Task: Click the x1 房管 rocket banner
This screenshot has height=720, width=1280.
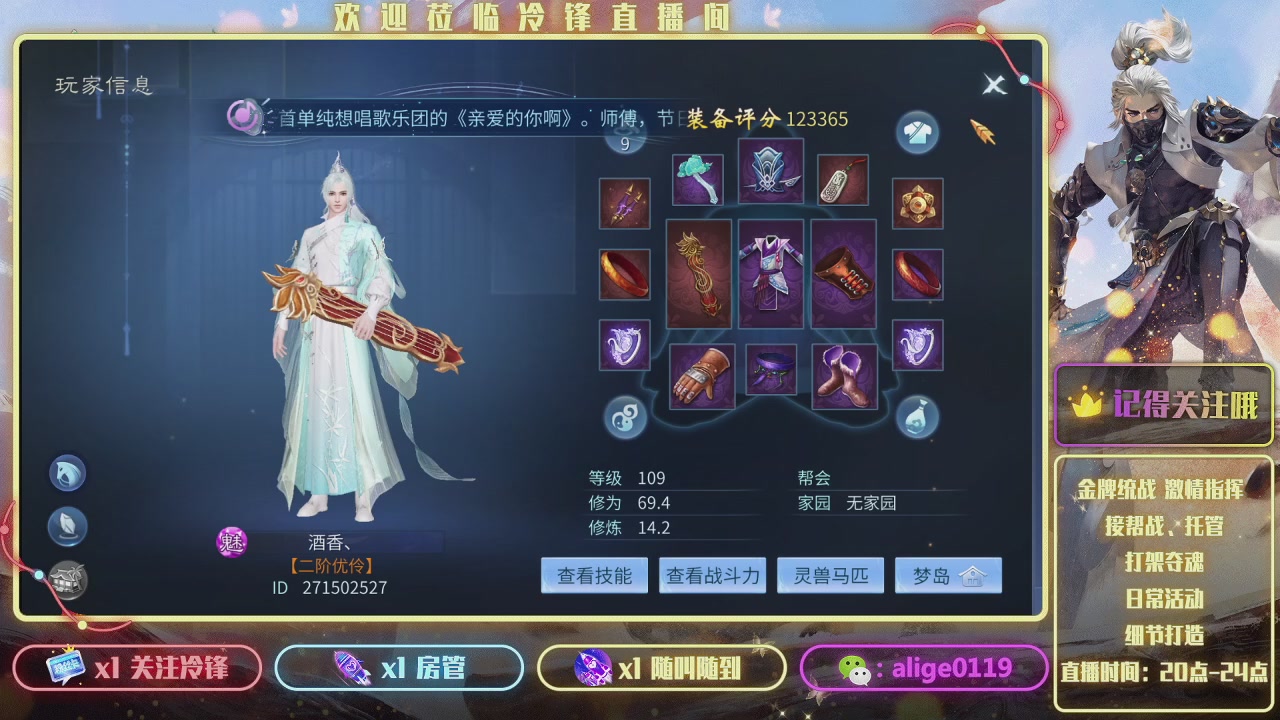Action: pos(399,667)
